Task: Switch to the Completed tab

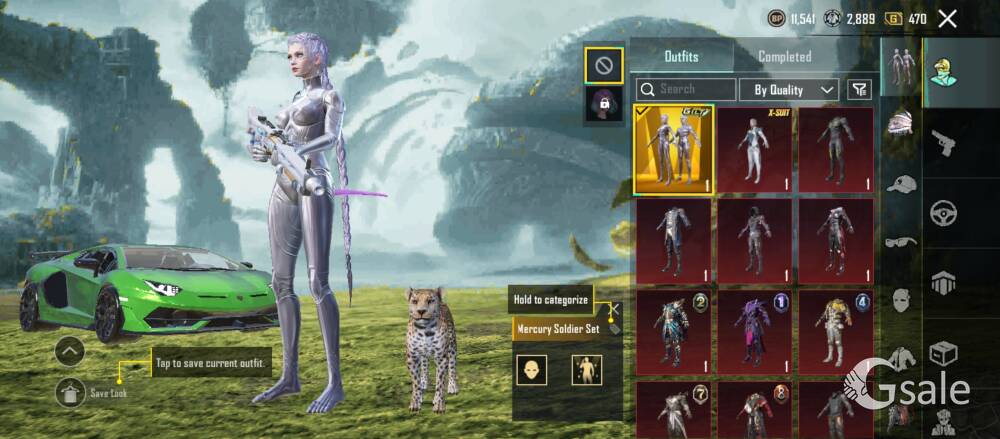Action: (x=784, y=57)
